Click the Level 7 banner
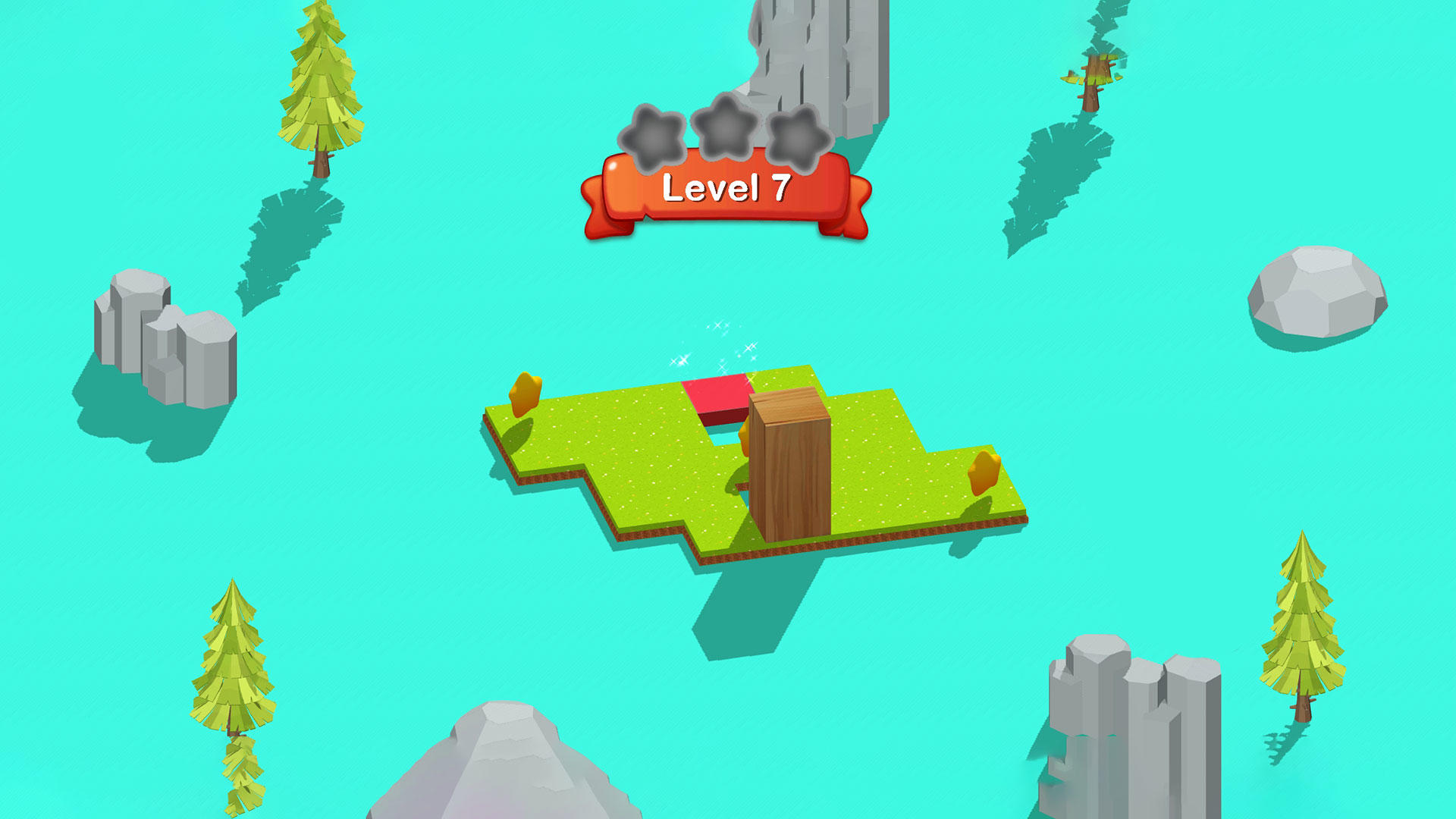 (728, 190)
